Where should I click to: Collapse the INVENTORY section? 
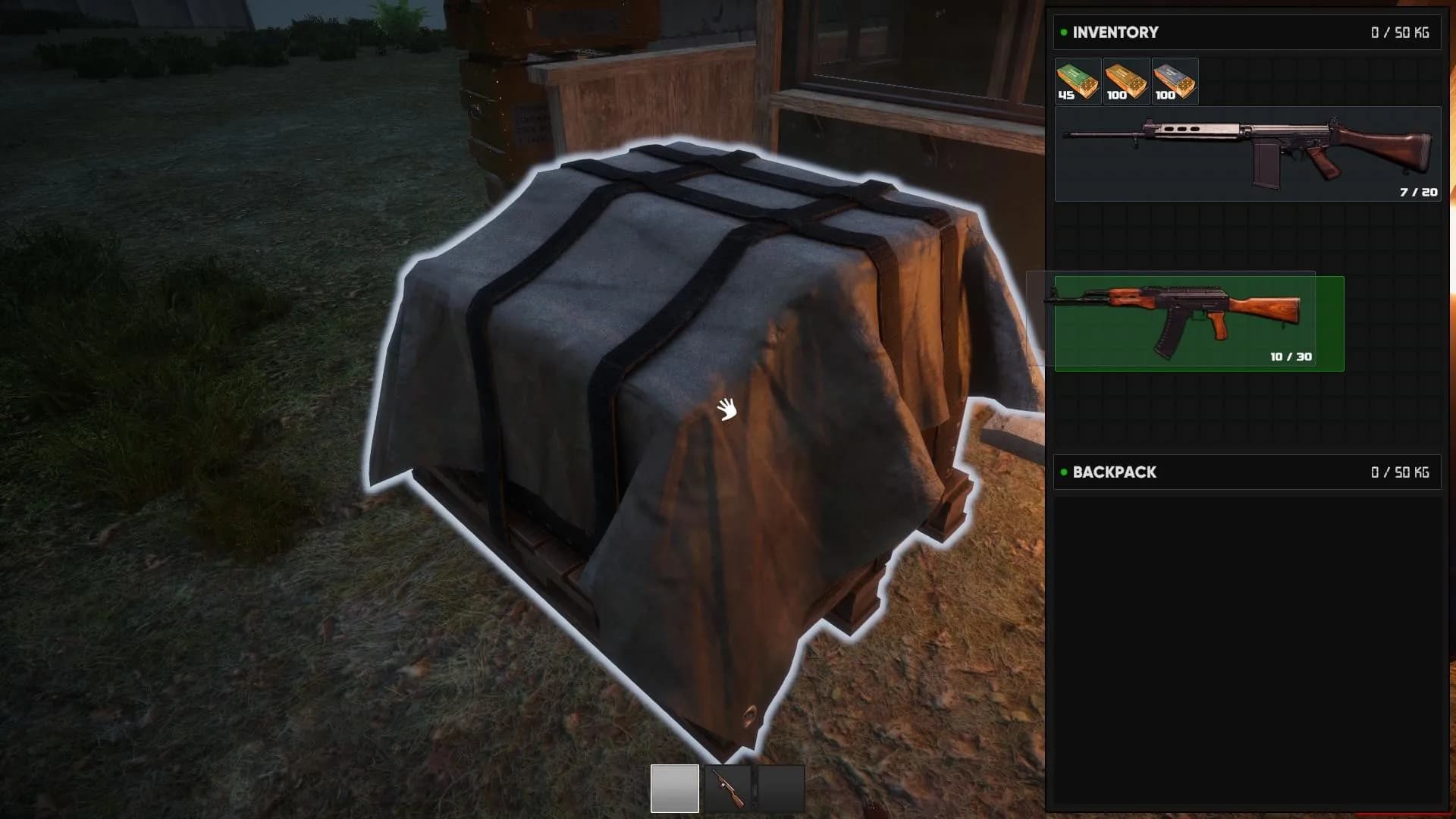click(1114, 32)
